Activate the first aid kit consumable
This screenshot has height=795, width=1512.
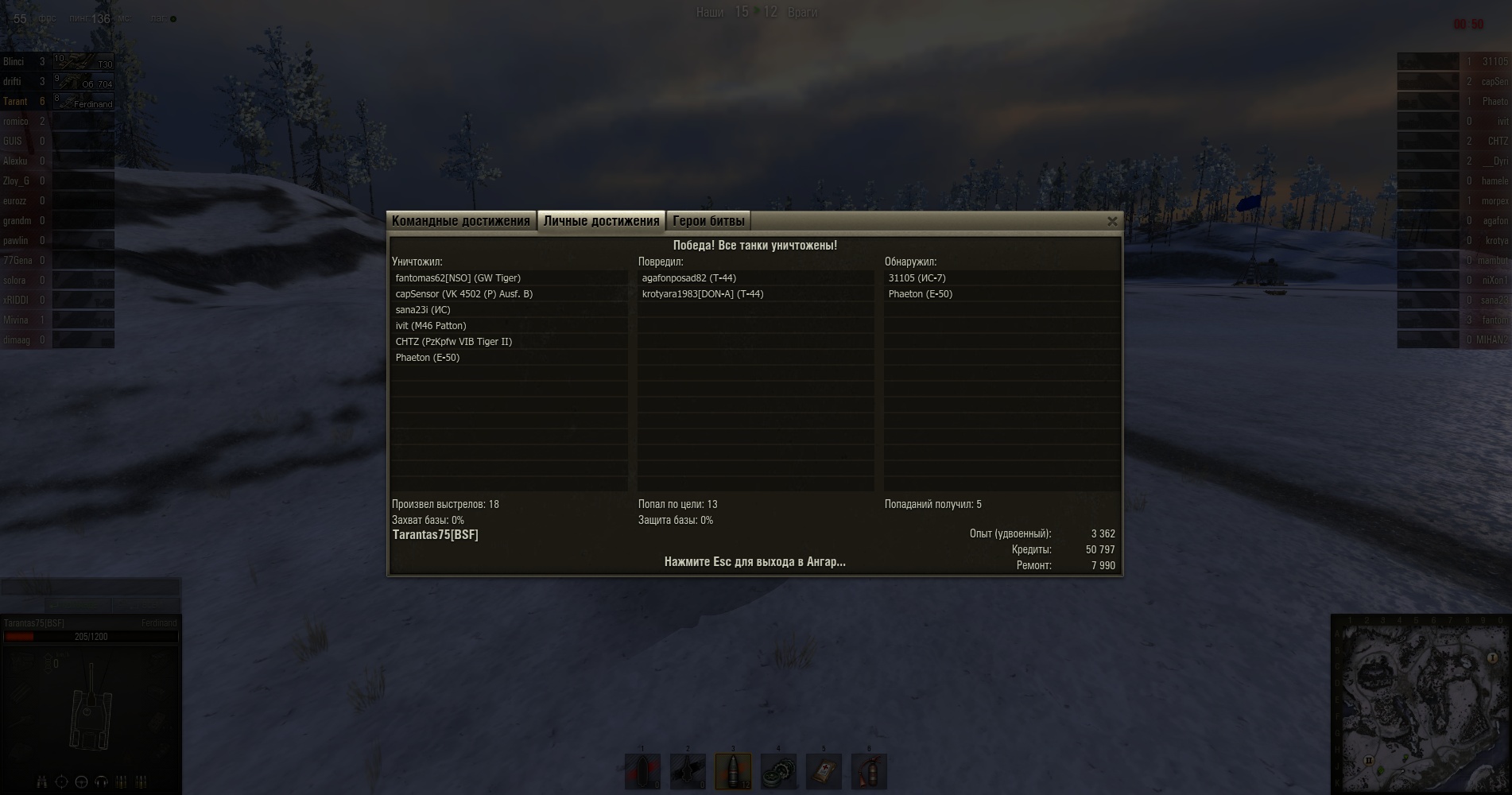(824, 771)
